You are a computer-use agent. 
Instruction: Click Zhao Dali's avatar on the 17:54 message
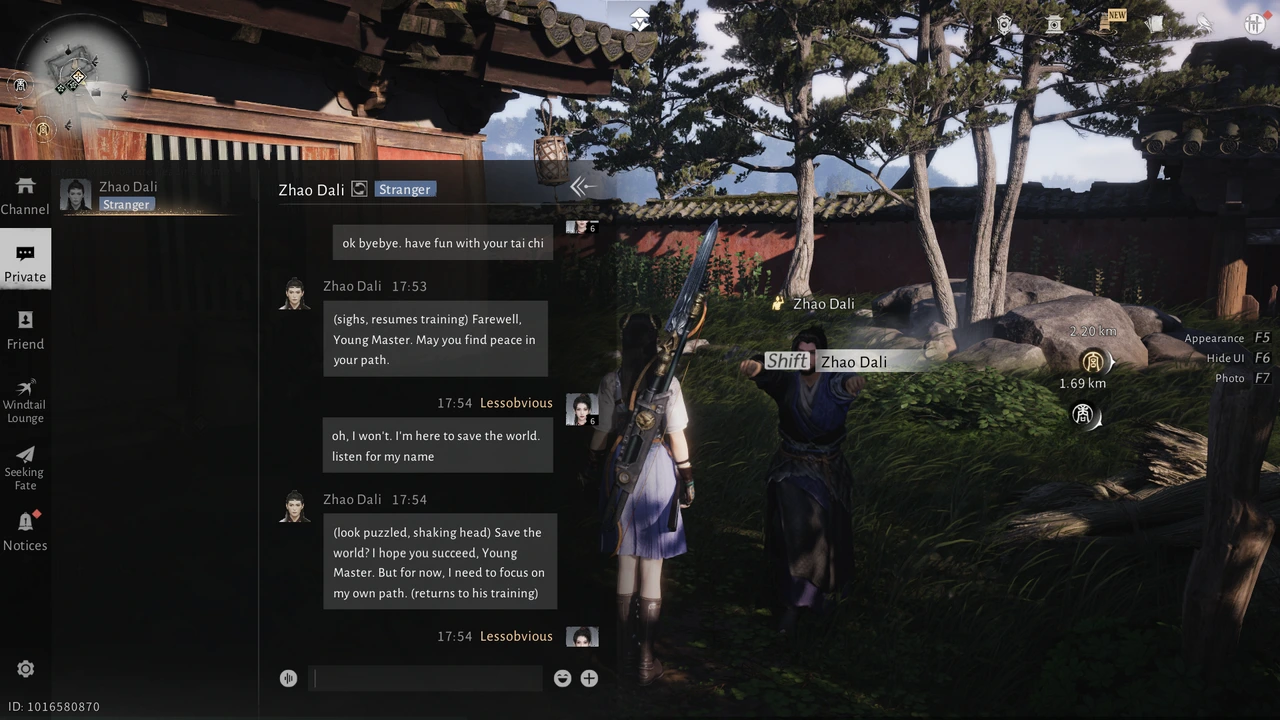pos(294,507)
